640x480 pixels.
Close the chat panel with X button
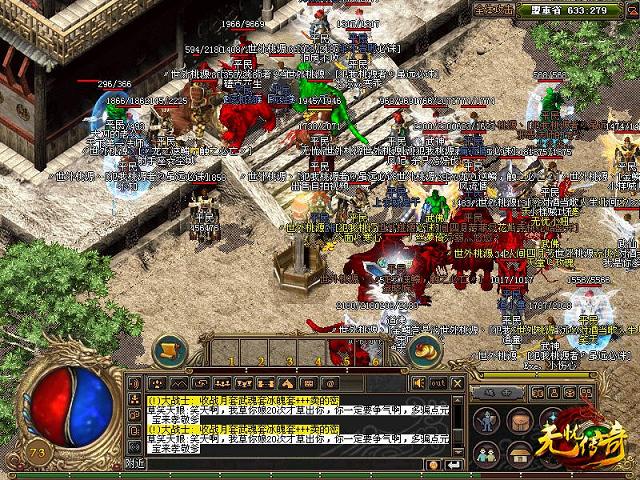tap(458, 383)
